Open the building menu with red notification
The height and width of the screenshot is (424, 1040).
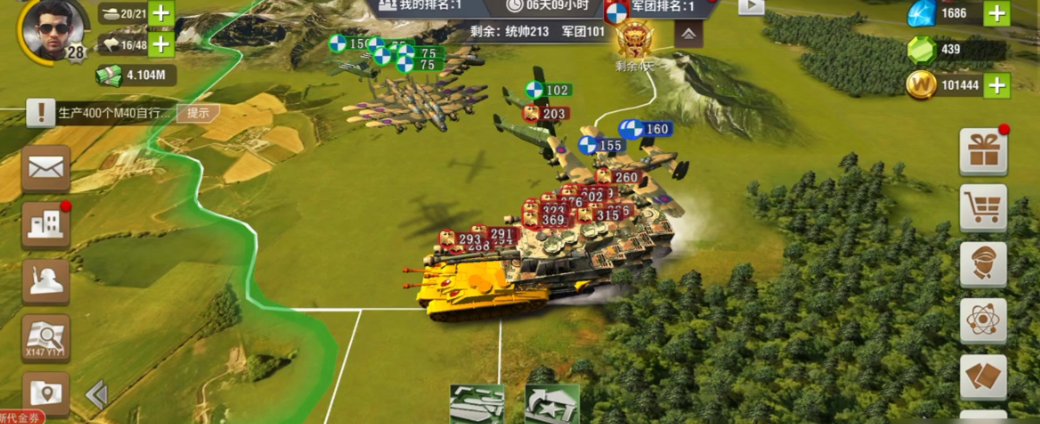(x=46, y=225)
